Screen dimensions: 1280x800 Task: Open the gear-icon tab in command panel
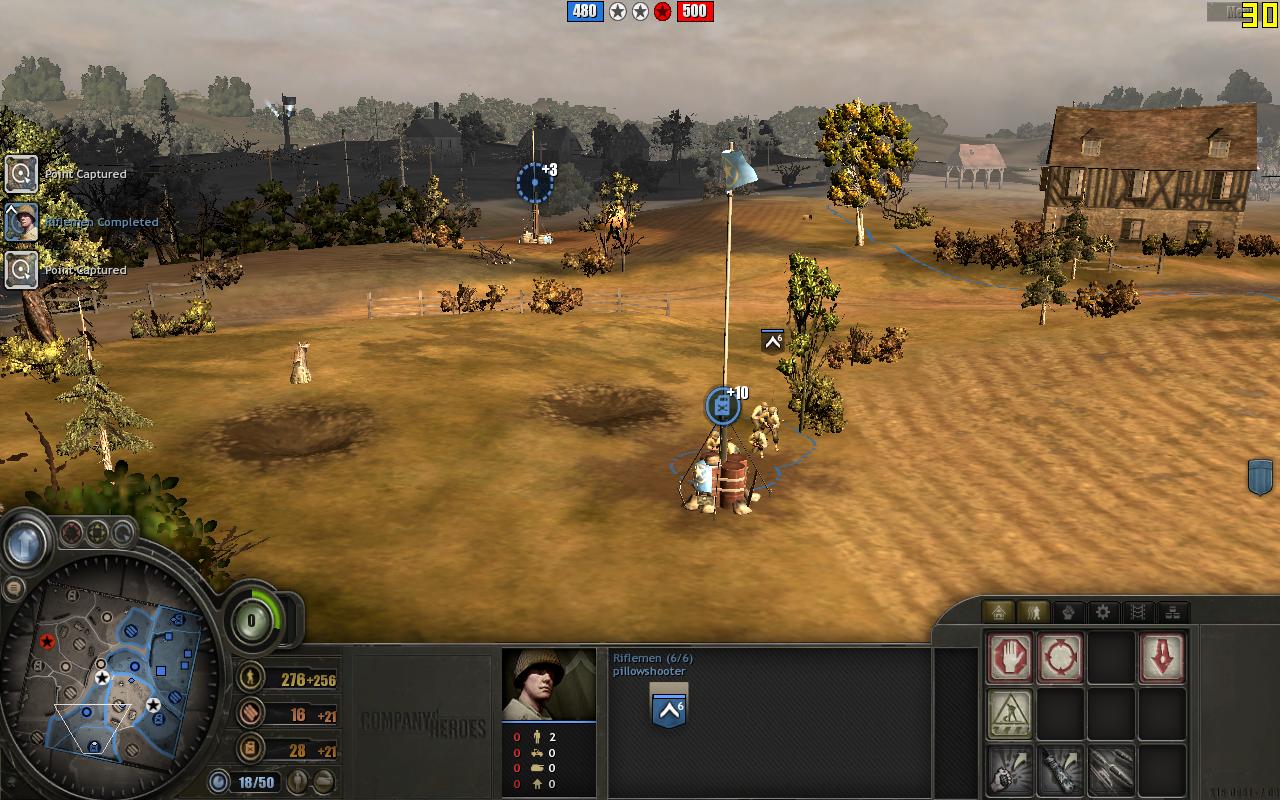coord(1103,612)
